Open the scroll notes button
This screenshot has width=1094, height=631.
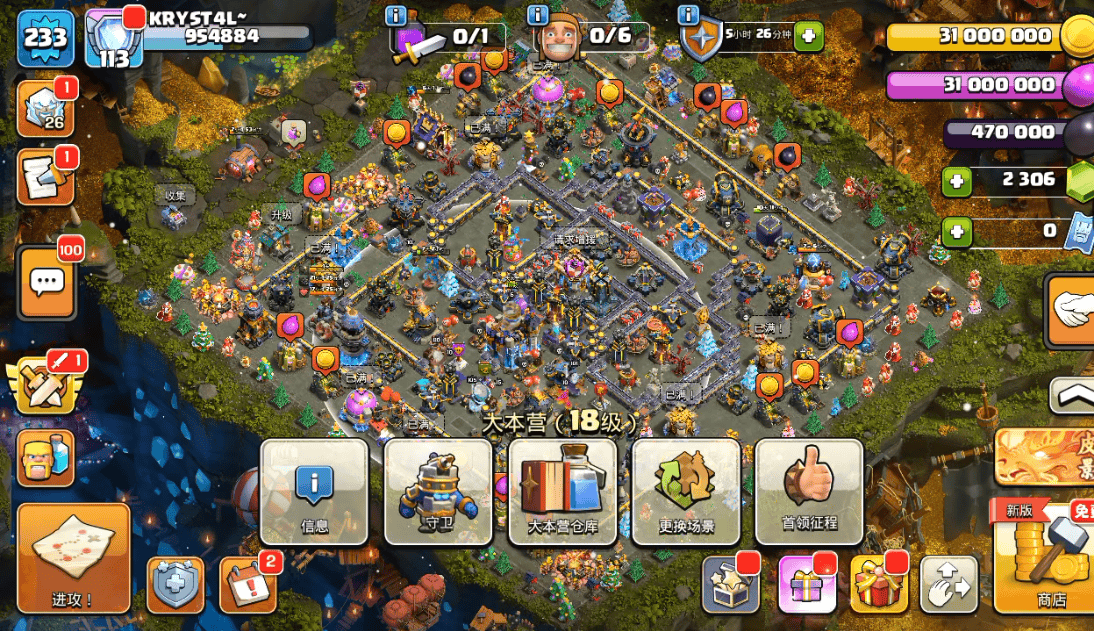click(45, 178)
